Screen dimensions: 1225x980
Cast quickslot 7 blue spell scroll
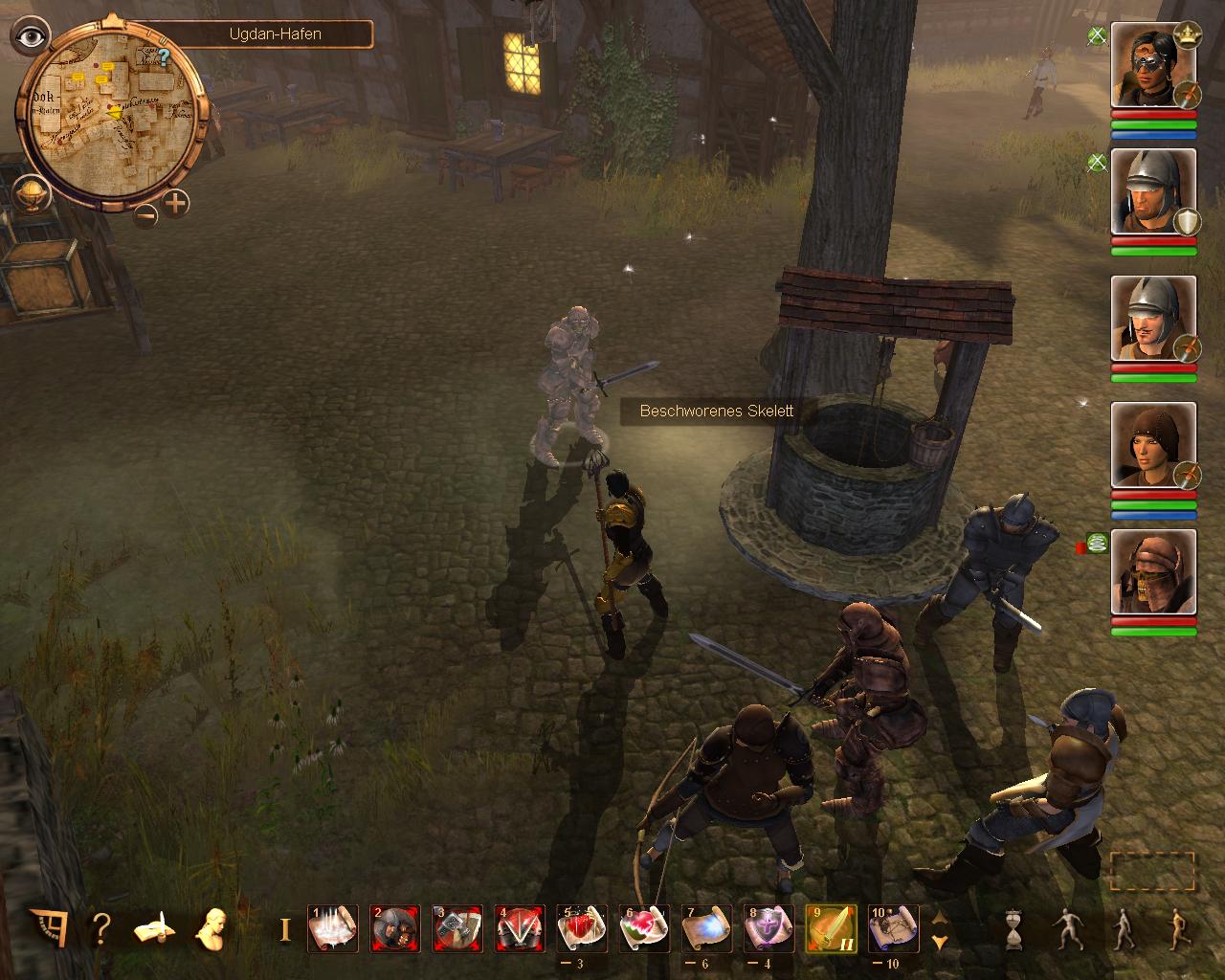coord(706,928)
